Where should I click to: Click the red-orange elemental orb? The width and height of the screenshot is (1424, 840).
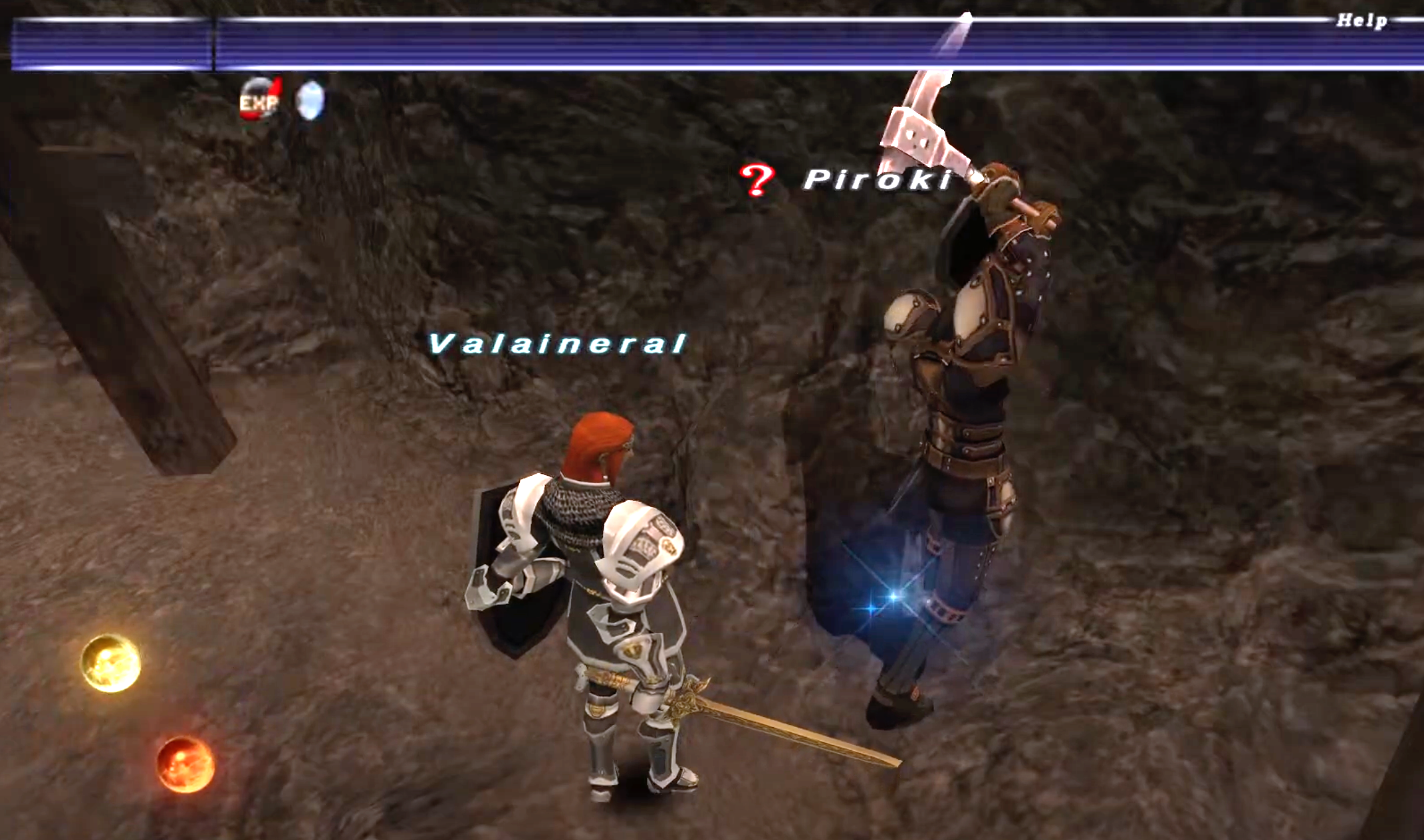coord(185,764)
